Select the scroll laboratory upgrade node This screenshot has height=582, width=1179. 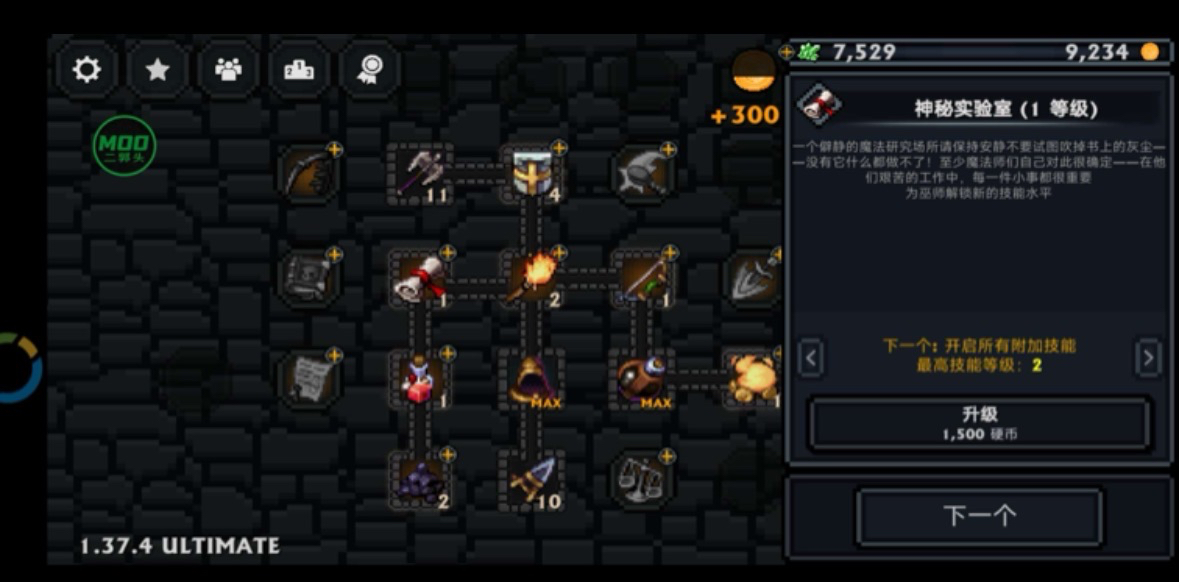(420, 278)
